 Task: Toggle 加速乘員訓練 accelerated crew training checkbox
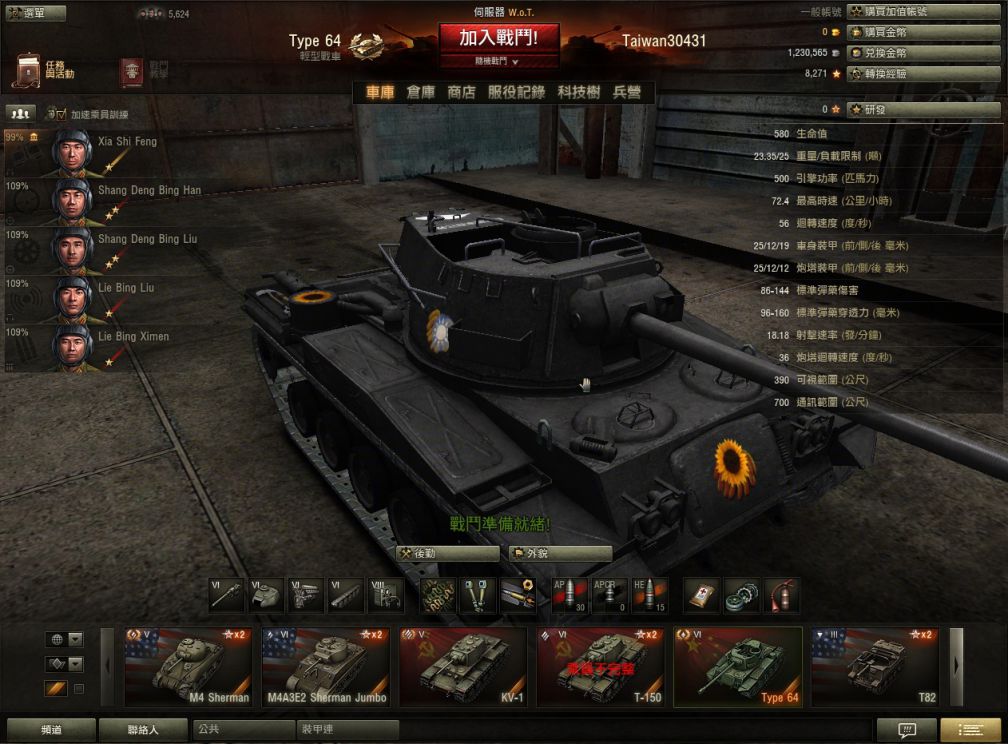coord(58,114)
